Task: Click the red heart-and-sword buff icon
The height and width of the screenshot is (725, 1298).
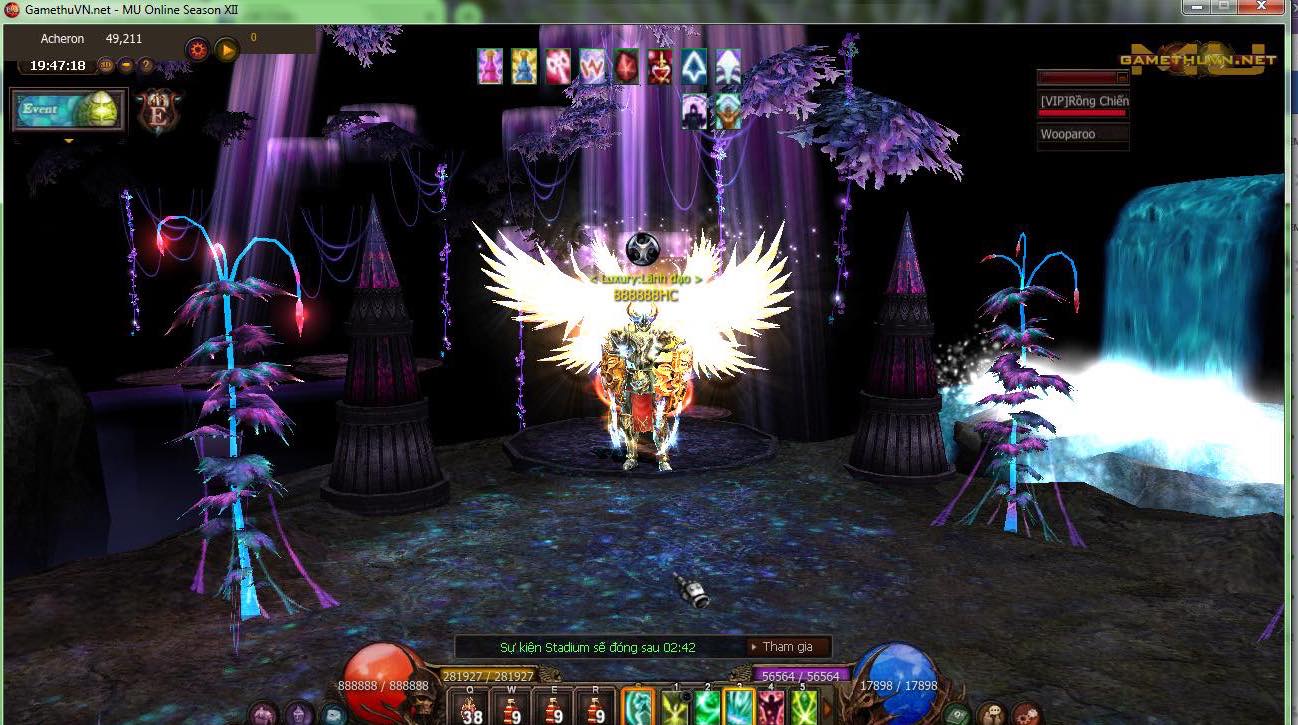Action: 659,67
